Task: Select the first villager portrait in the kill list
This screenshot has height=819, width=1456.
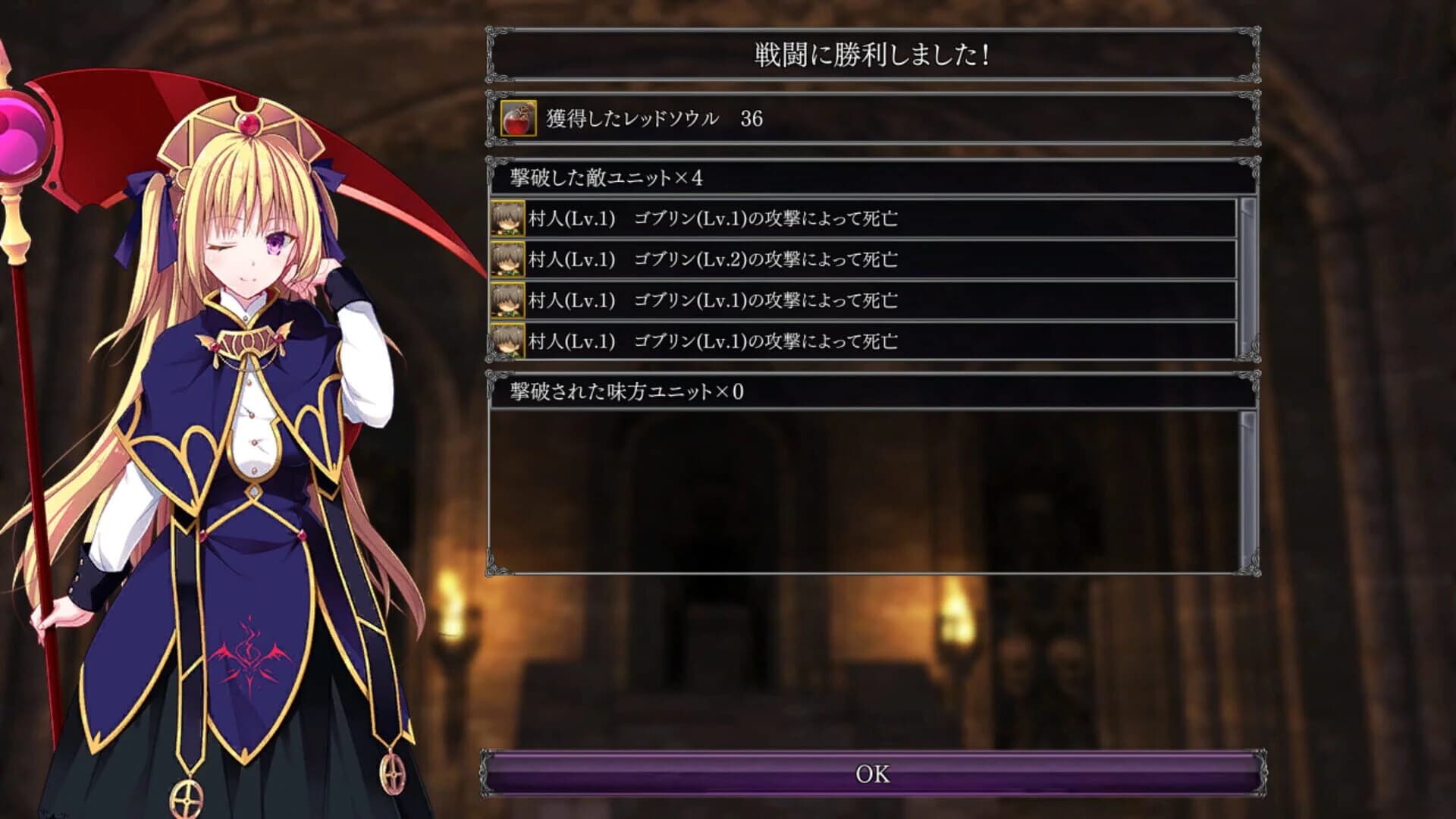Action: [509, 218]
